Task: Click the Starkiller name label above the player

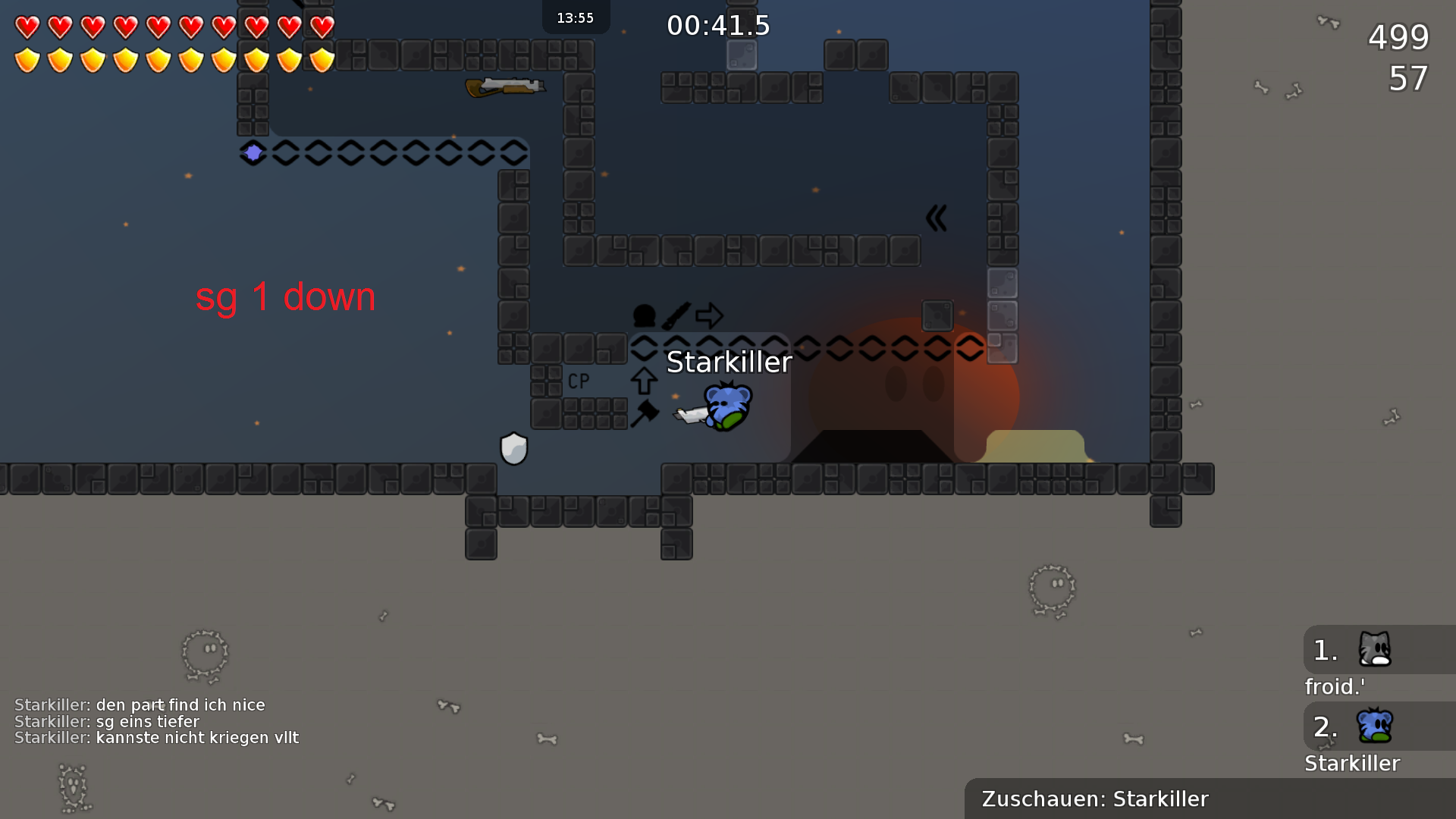Action: (729, 362)
